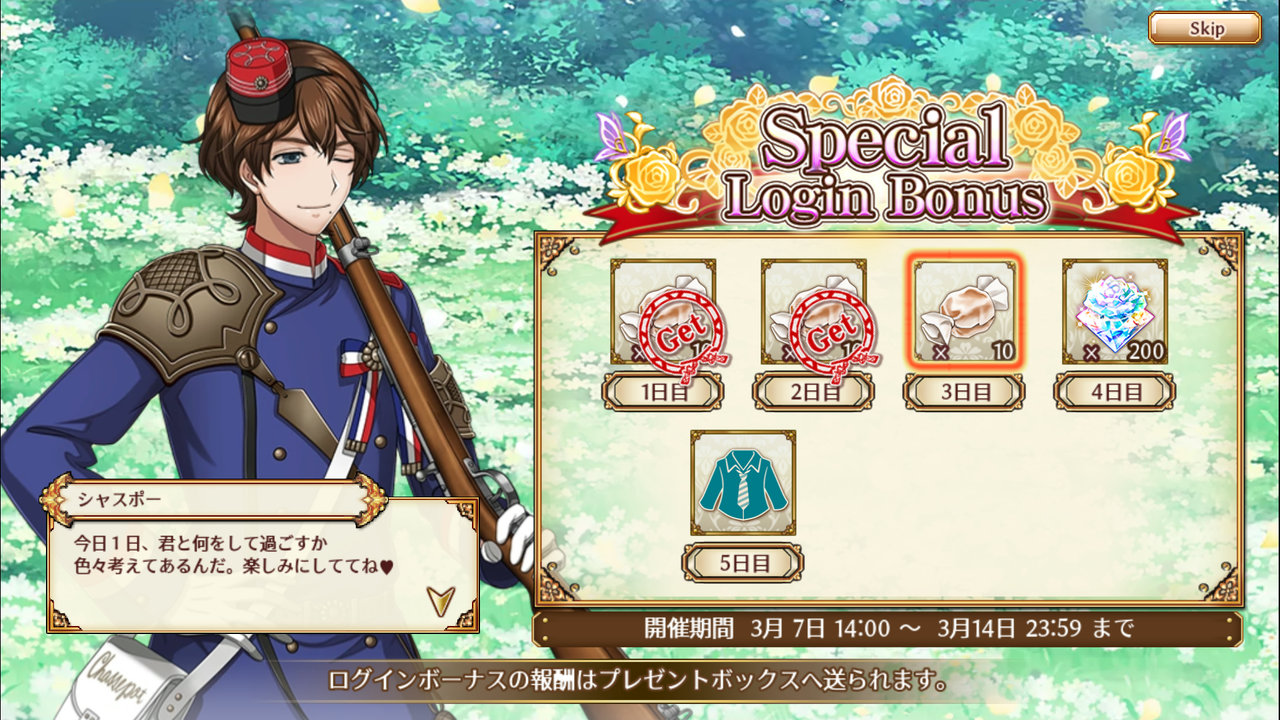
Task: Skip the login bonus scene
Action: [1204, 28]
